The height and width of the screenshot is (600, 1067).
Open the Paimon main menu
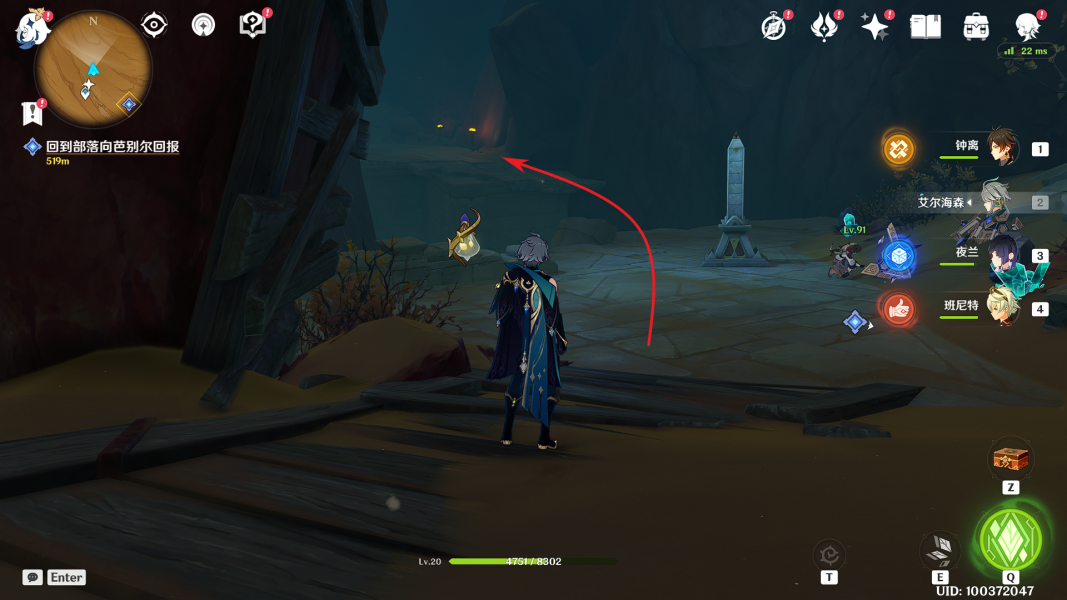(x=32, y=30)
